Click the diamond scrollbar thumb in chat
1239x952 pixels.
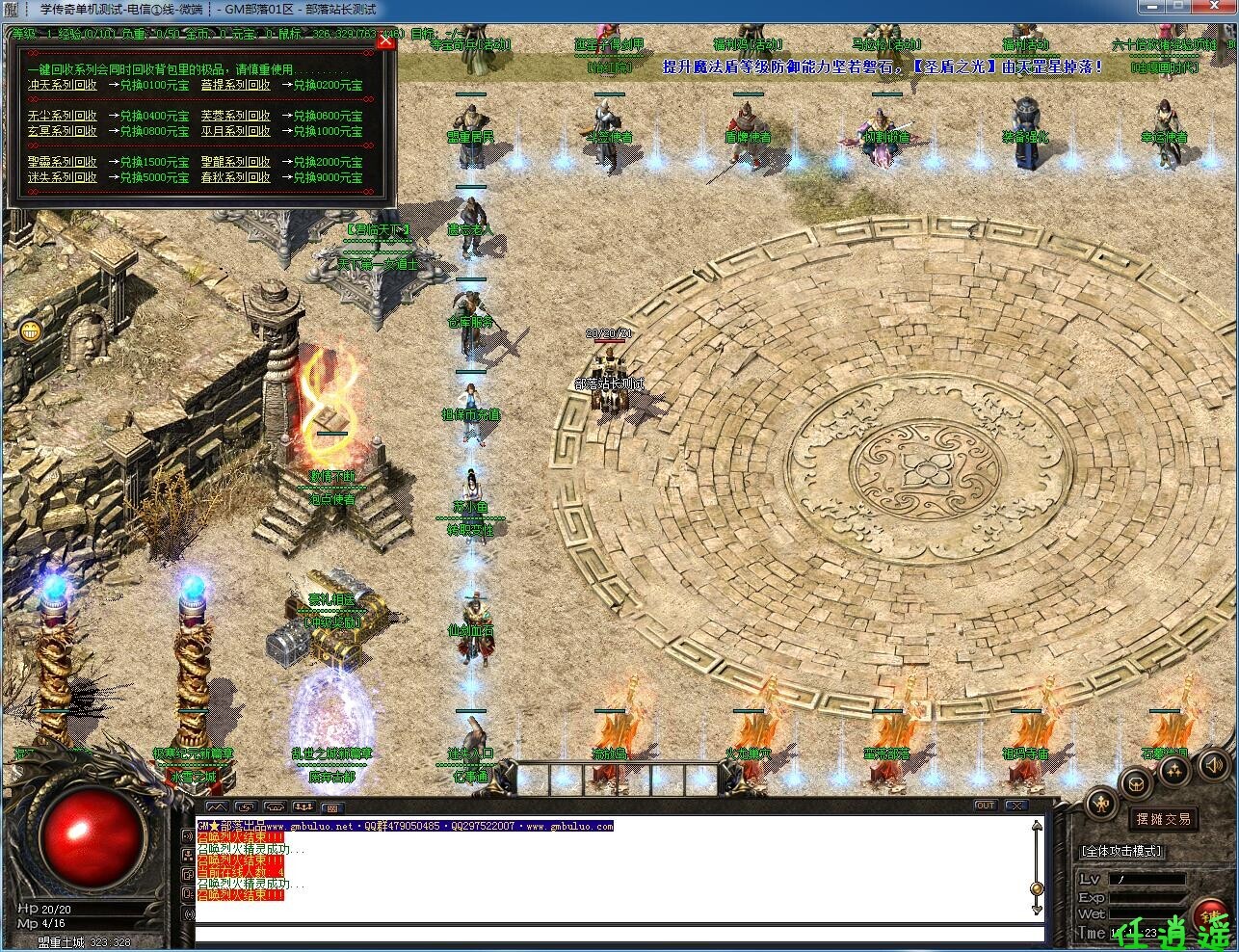point(1037,888)
